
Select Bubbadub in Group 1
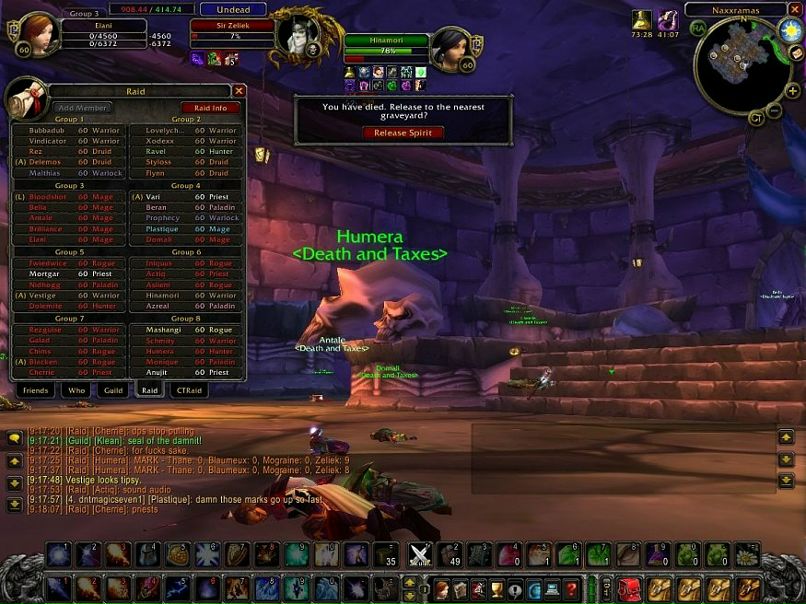tap(68, 130)
